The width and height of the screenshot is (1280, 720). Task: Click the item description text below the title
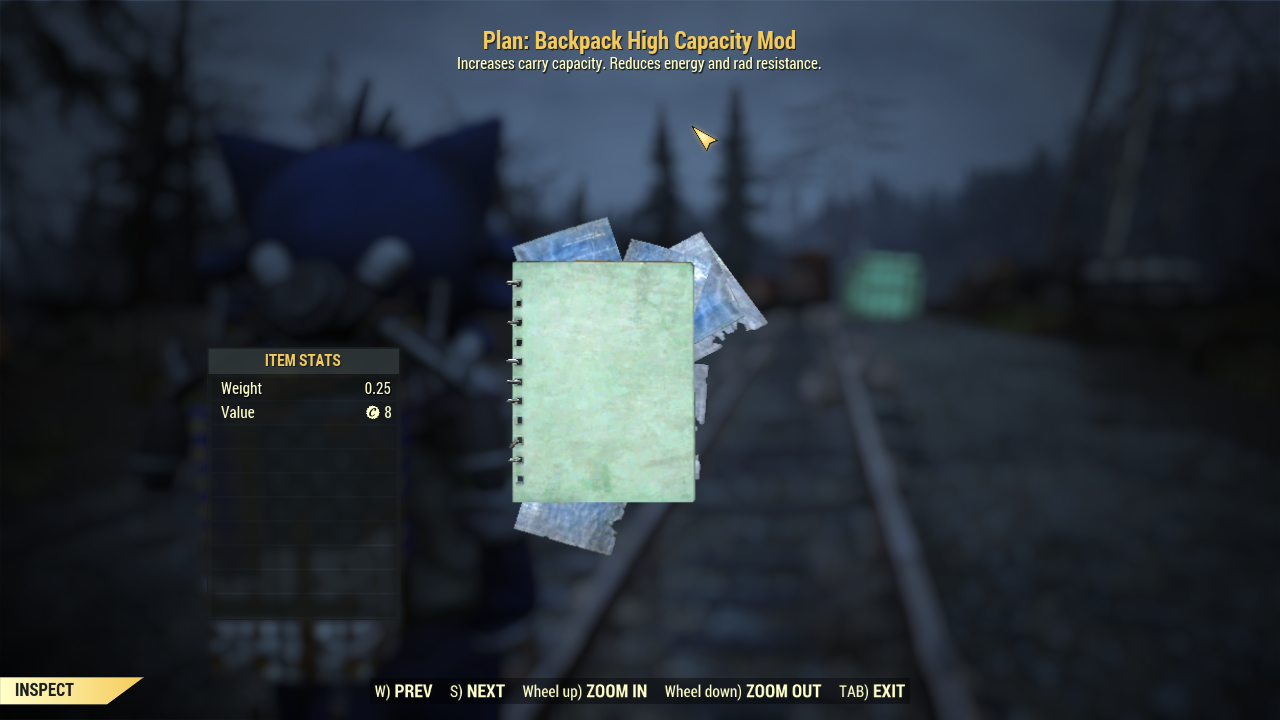pyautogui.click(x=639, y=62)
